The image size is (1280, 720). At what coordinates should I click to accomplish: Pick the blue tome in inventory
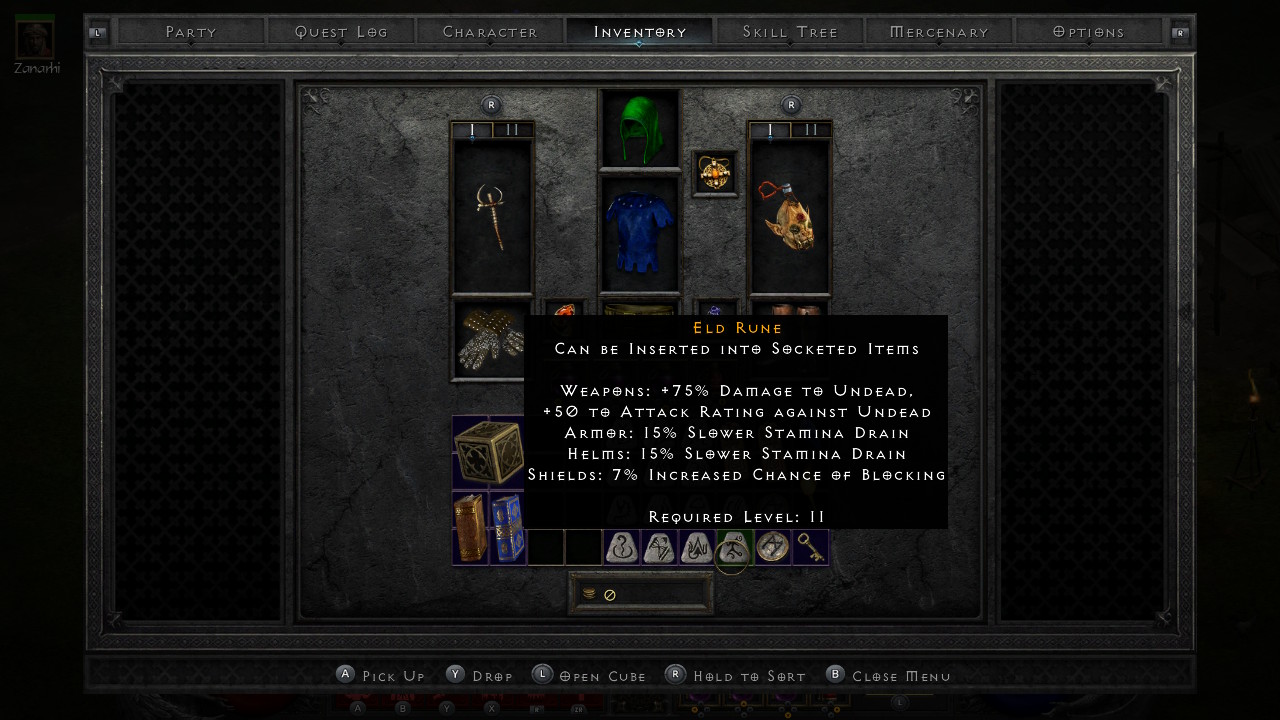tap(507, 528)
